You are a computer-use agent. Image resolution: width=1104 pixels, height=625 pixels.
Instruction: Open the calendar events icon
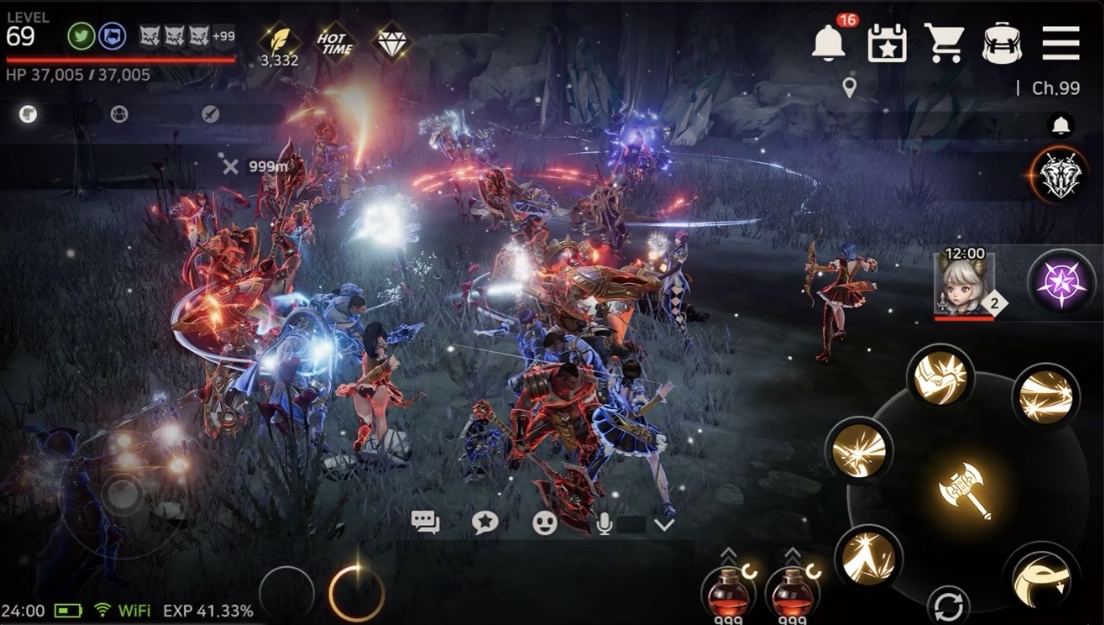[886, 43]
